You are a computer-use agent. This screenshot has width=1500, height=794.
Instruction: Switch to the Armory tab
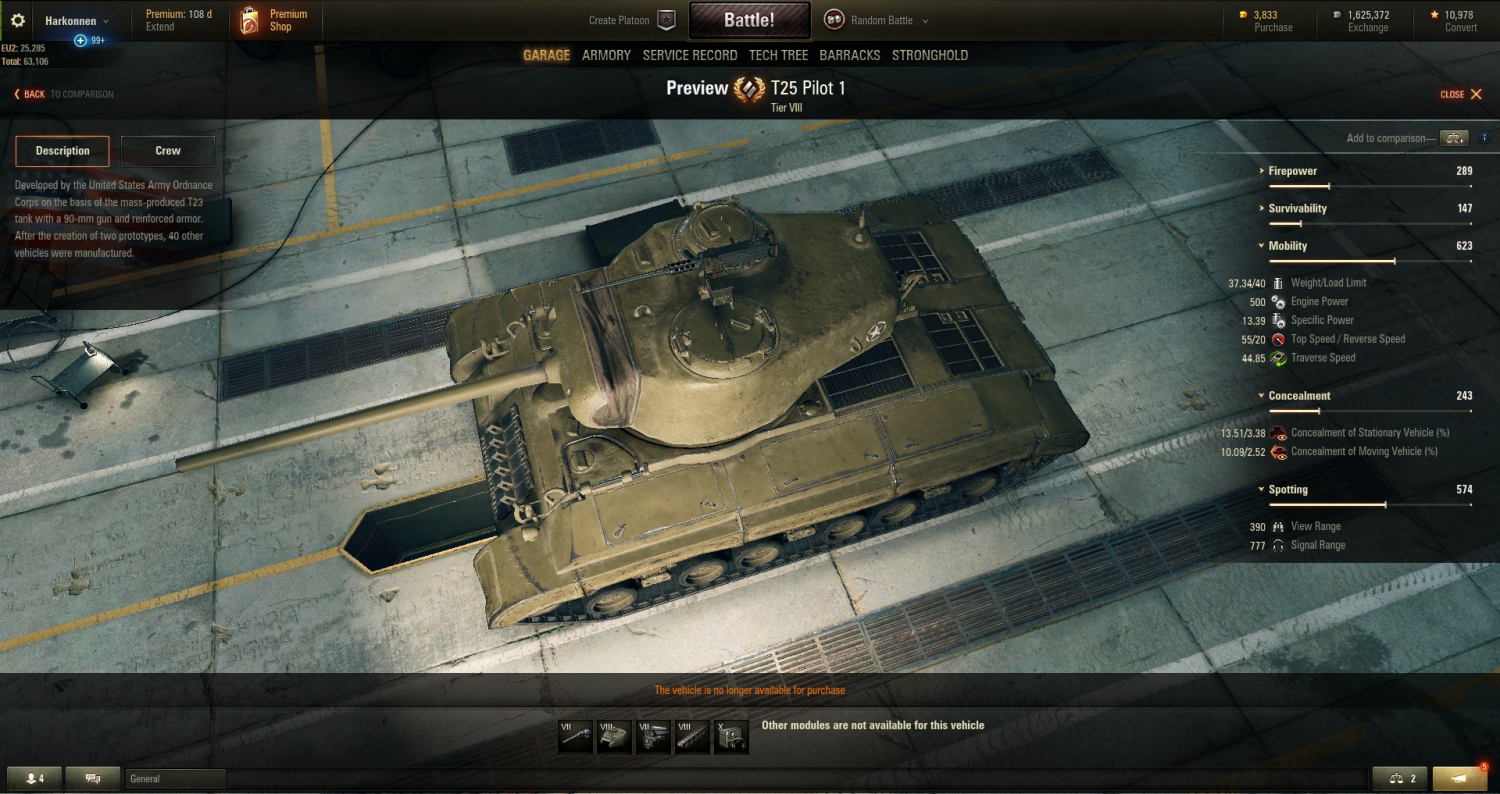tap(606, 55)
